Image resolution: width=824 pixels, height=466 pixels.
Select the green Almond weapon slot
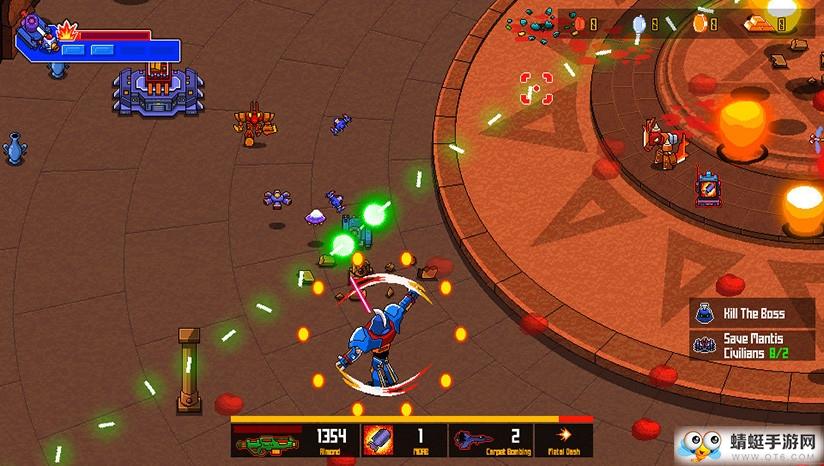[269, 439]
